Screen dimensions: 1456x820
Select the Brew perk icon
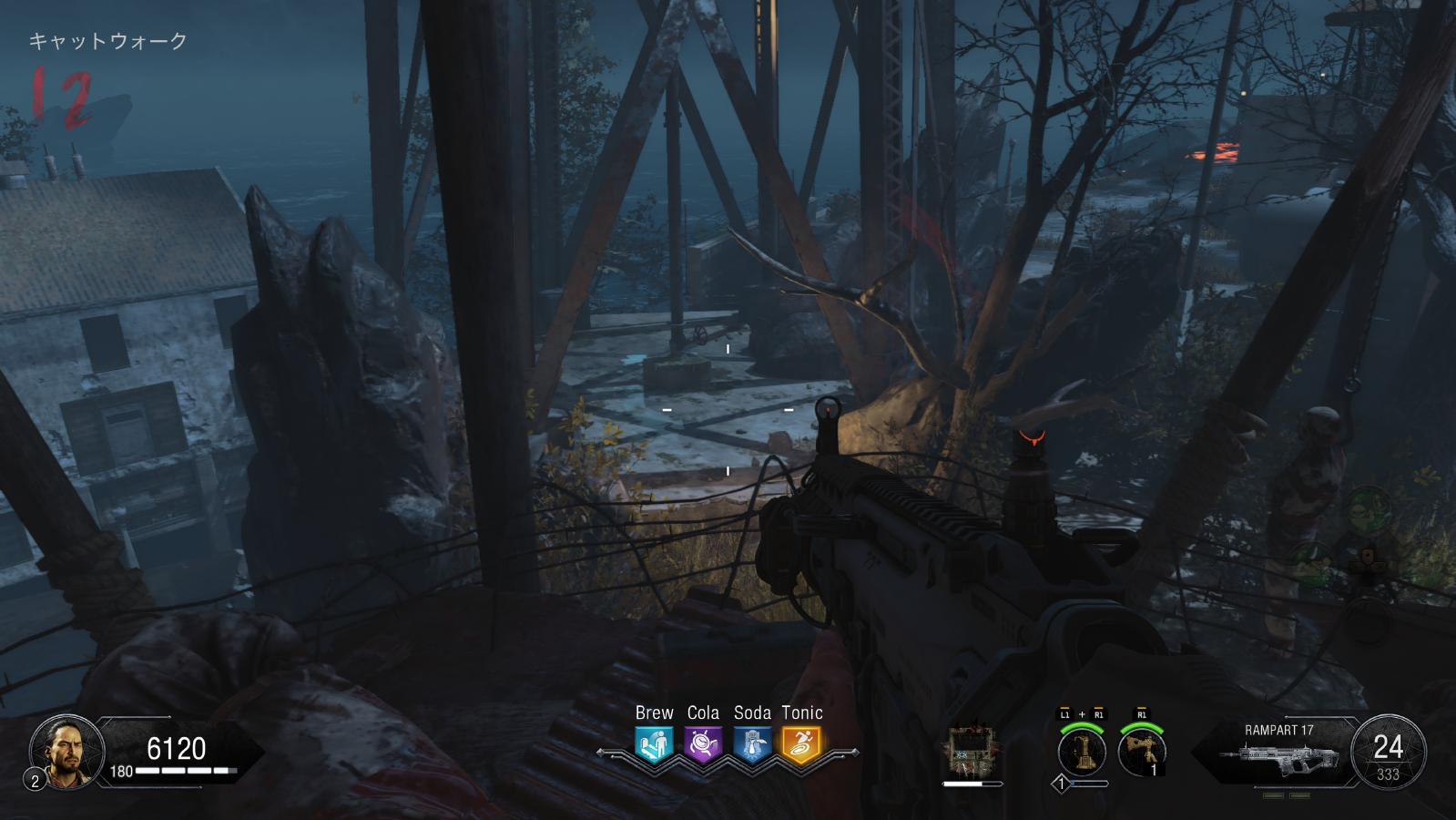pos(654,744)
